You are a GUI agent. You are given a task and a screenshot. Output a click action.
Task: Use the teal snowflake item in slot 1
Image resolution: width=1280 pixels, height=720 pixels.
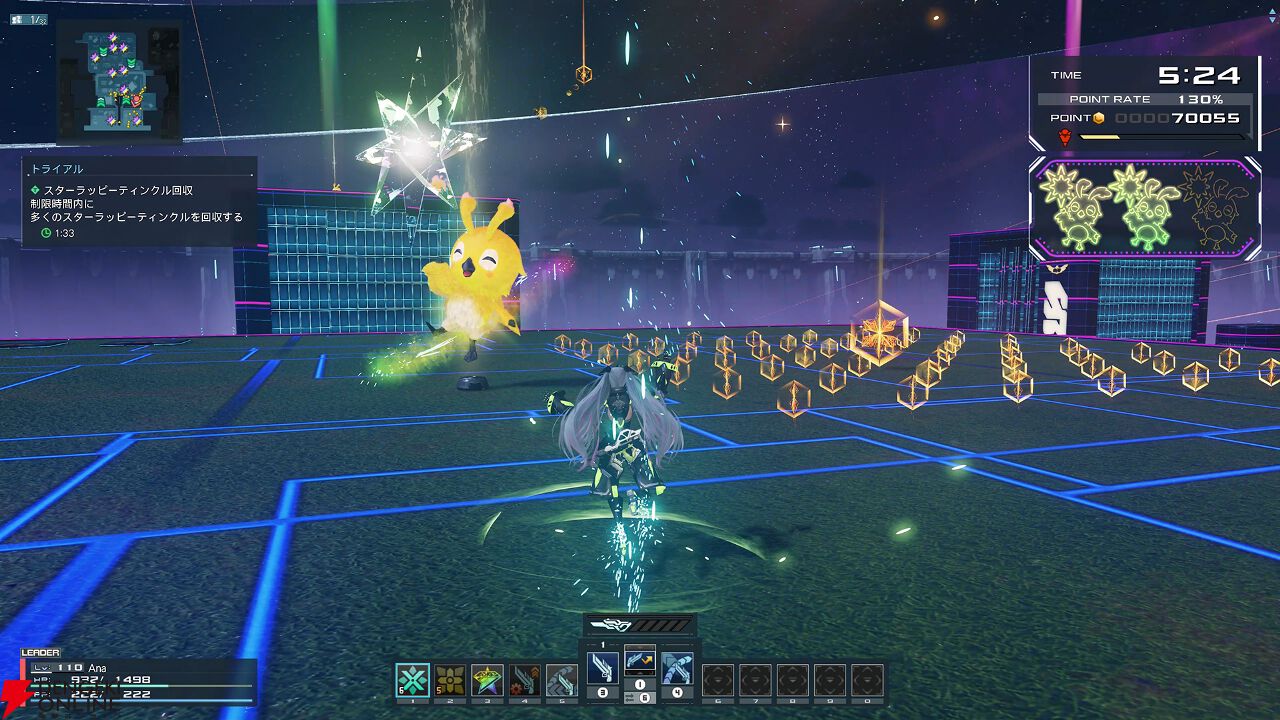tap(413, 680)
